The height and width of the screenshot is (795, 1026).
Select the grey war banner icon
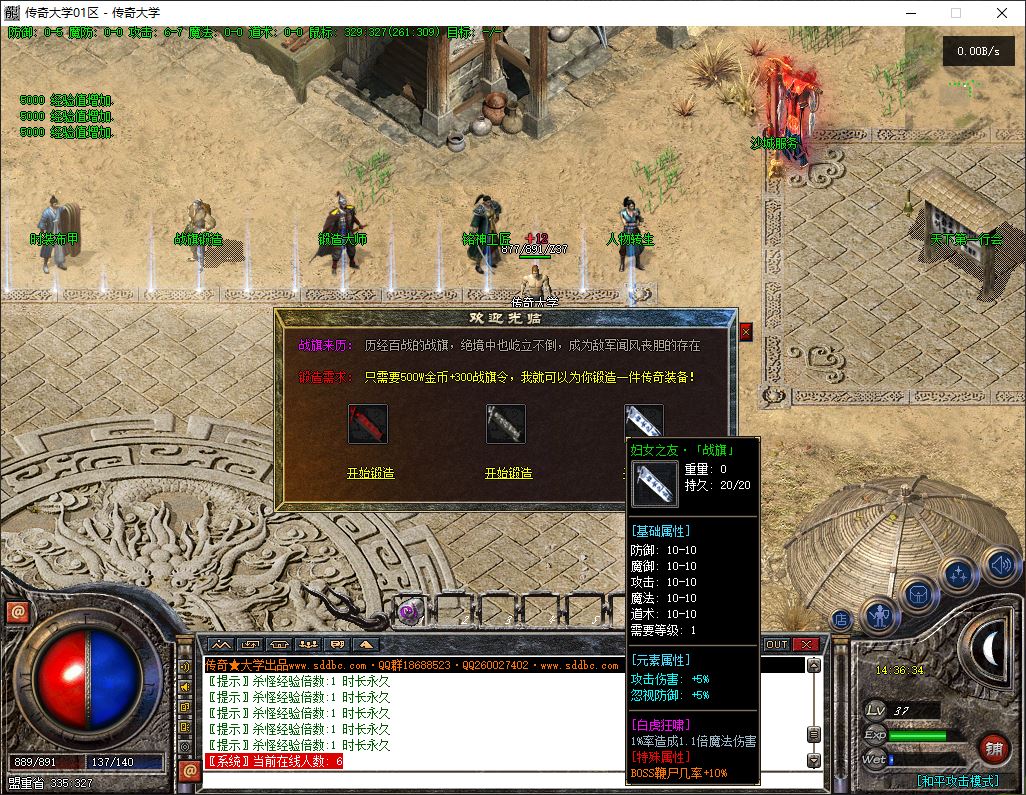click(x=506, y=424)
